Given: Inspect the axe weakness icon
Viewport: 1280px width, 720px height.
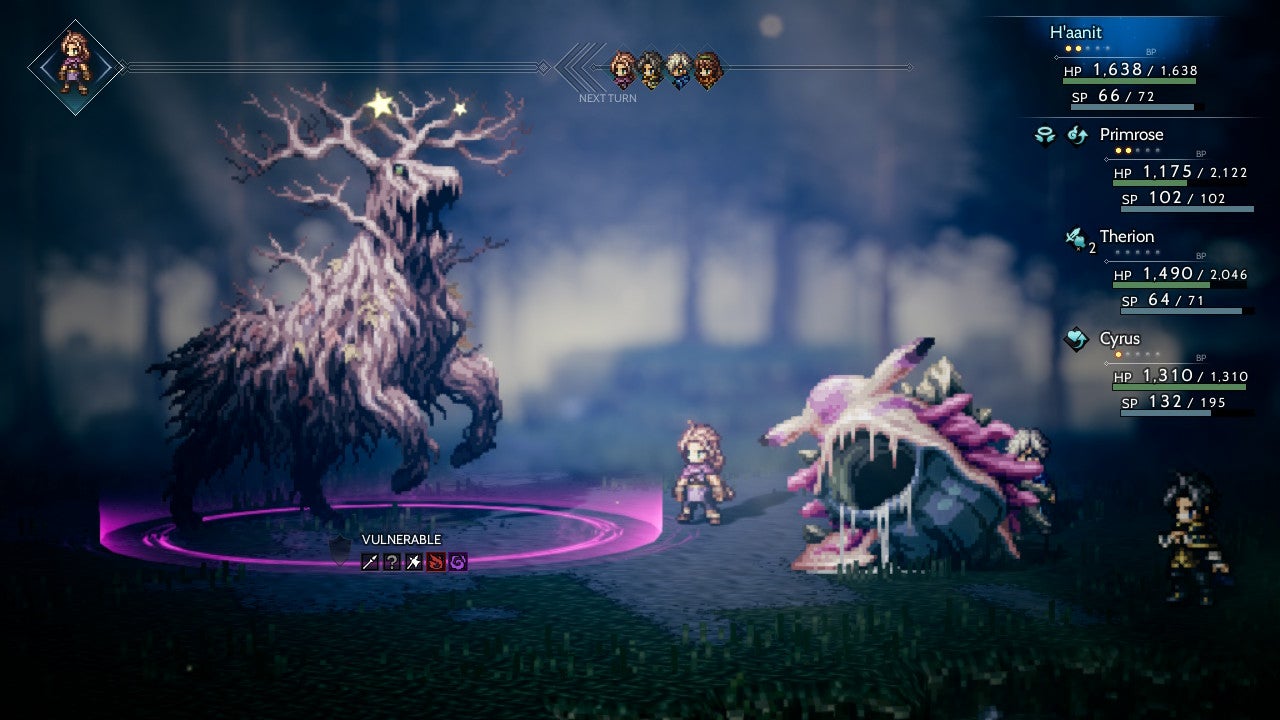Looking at the screenshot, I should [x=415, y=562].
